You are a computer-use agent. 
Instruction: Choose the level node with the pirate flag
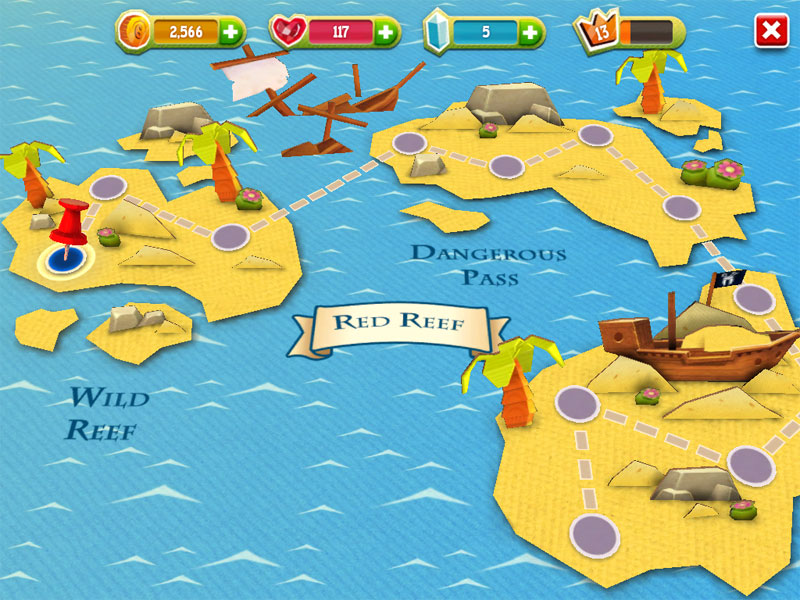pos(755,298)
